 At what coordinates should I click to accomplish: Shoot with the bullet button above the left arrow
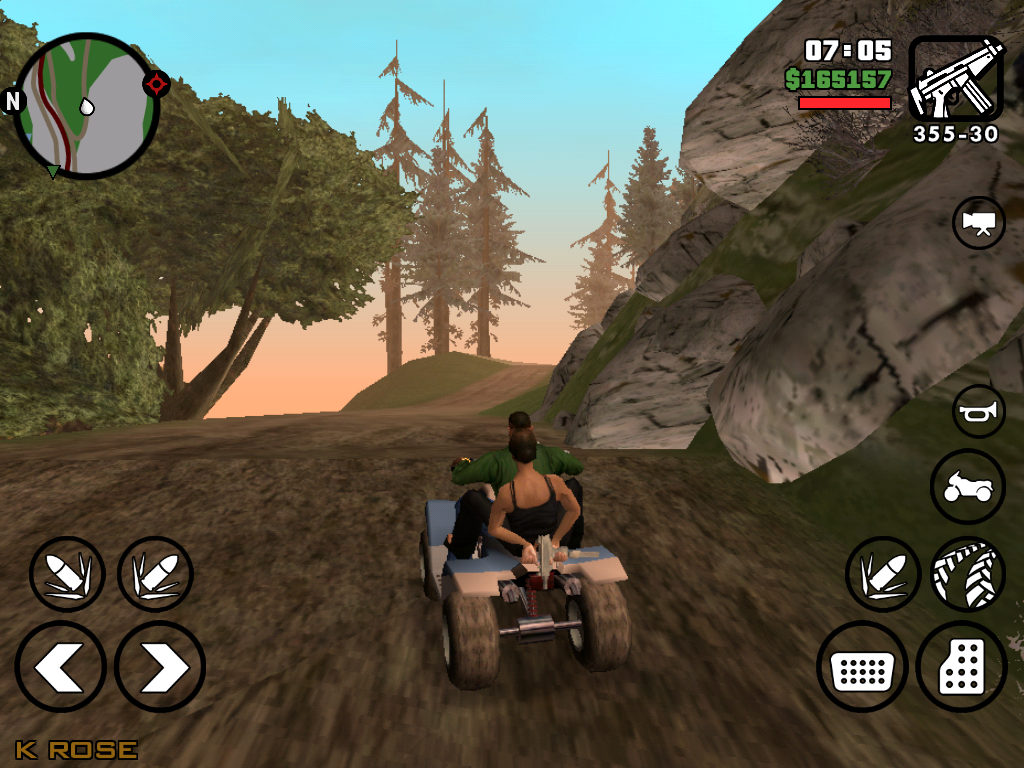(x=67, y=574)
